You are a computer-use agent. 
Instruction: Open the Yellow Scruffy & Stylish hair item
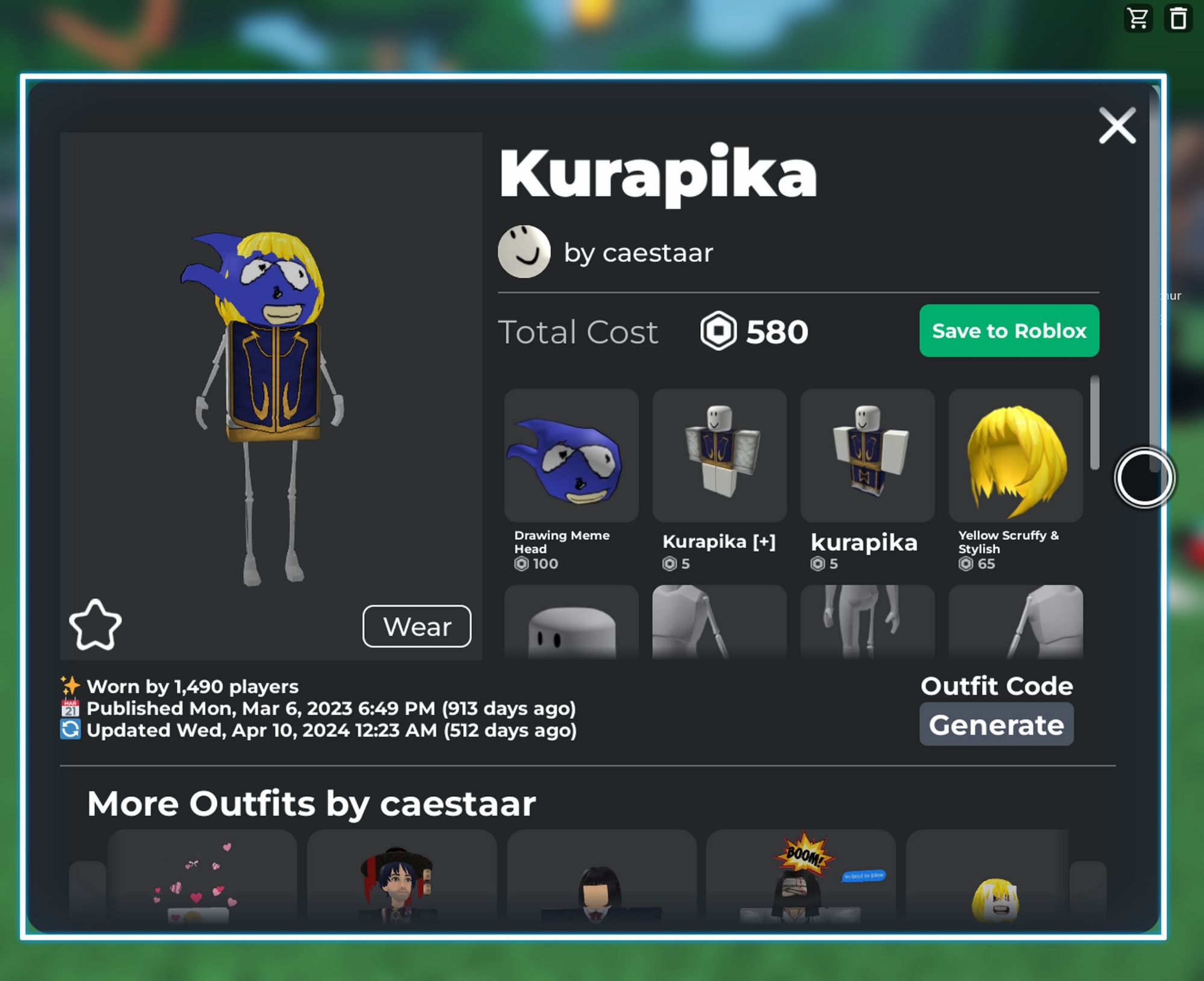[x=1016, y=456]
